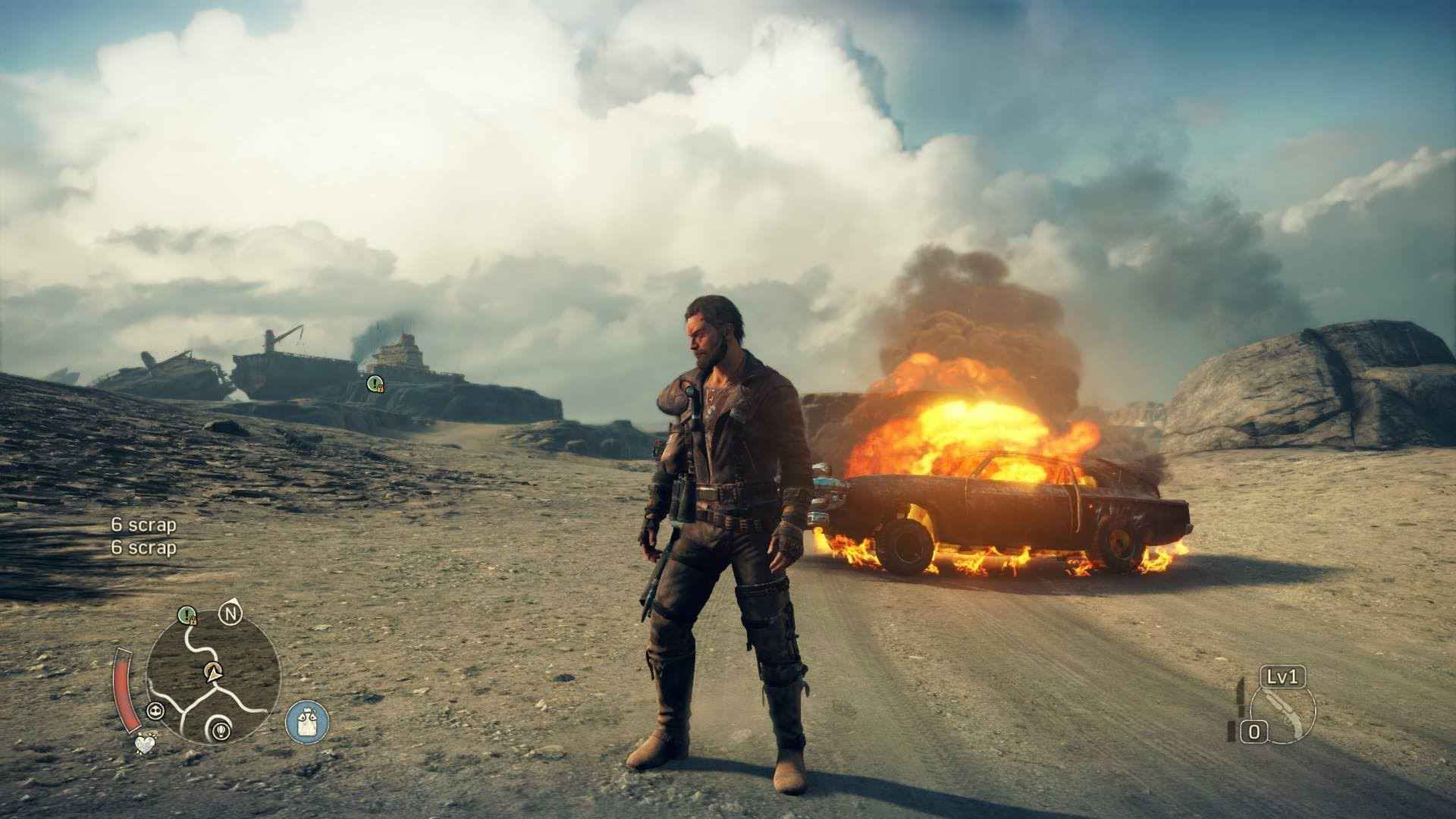The height and width of the screenshot is (819, 1456).
Task: Select the north compass marker on minimap
Action: [x=230, y=612]
